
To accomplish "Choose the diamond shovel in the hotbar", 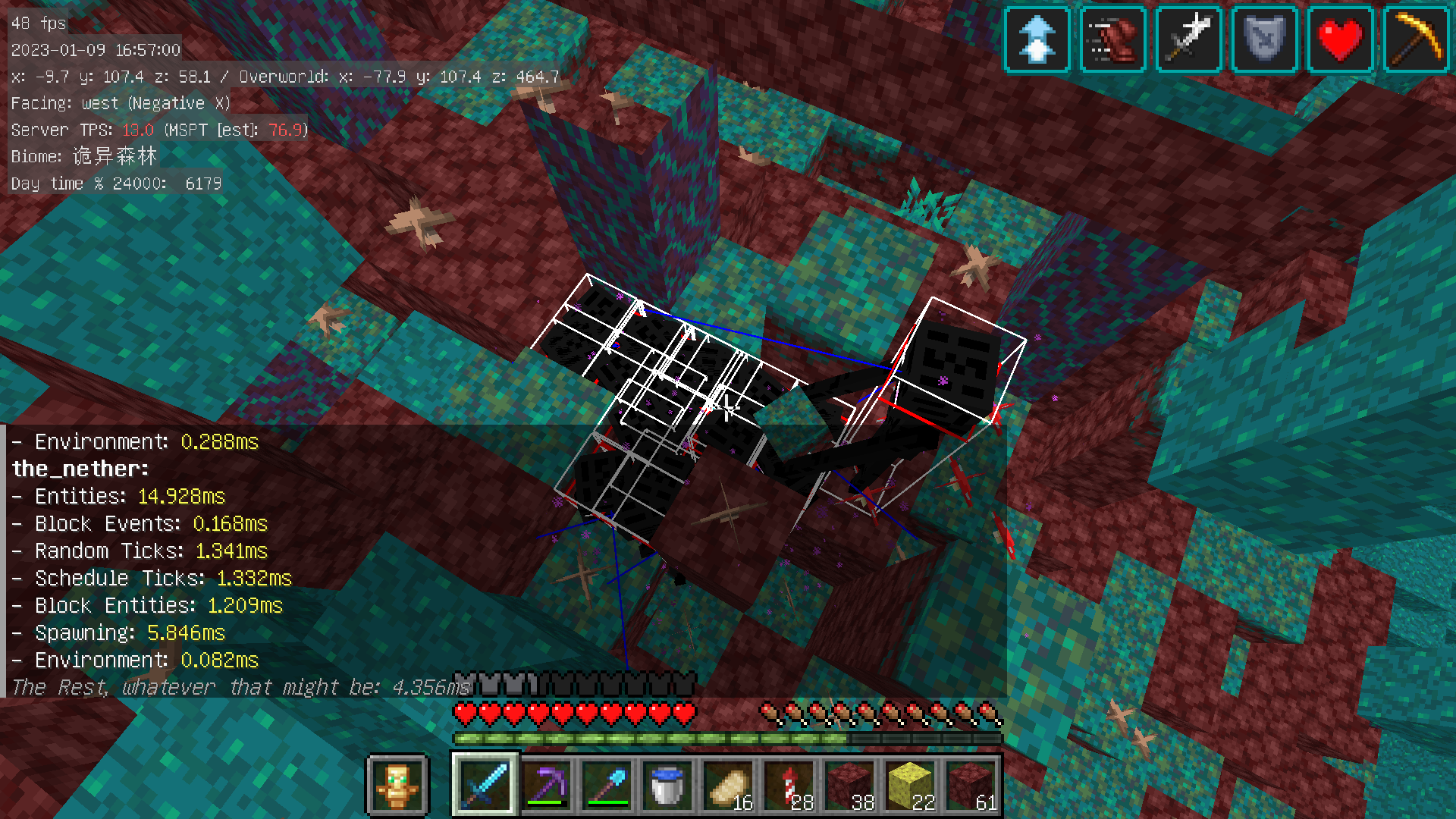I will pos(607,785).
